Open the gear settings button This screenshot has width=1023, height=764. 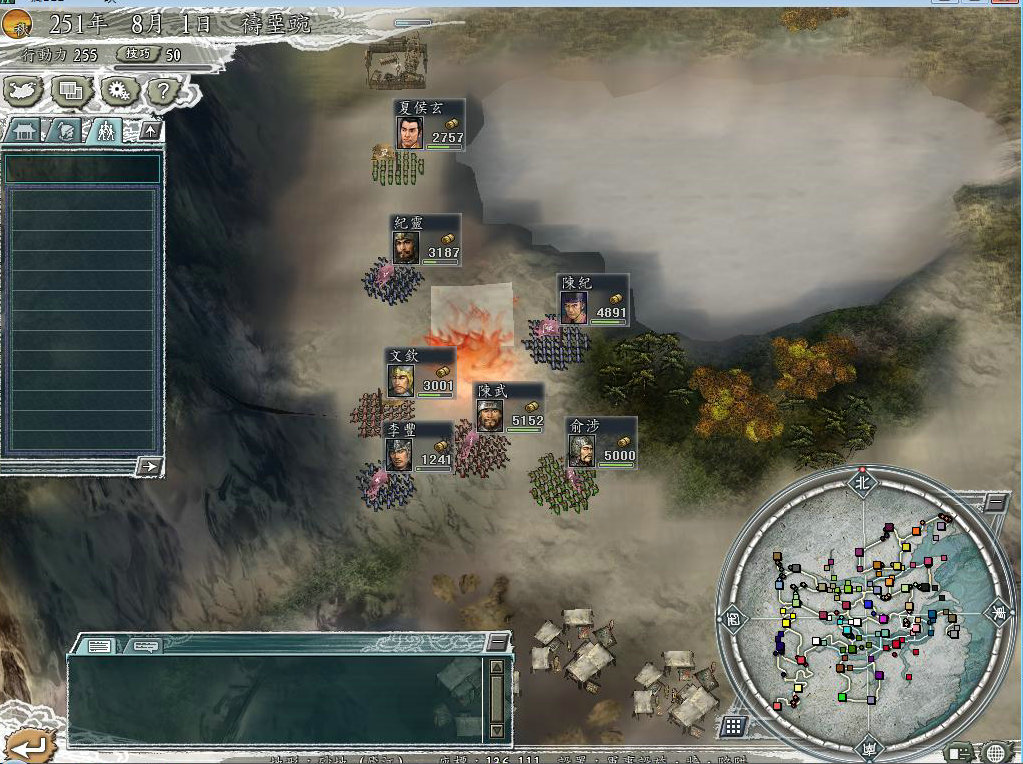coord(119,91)
